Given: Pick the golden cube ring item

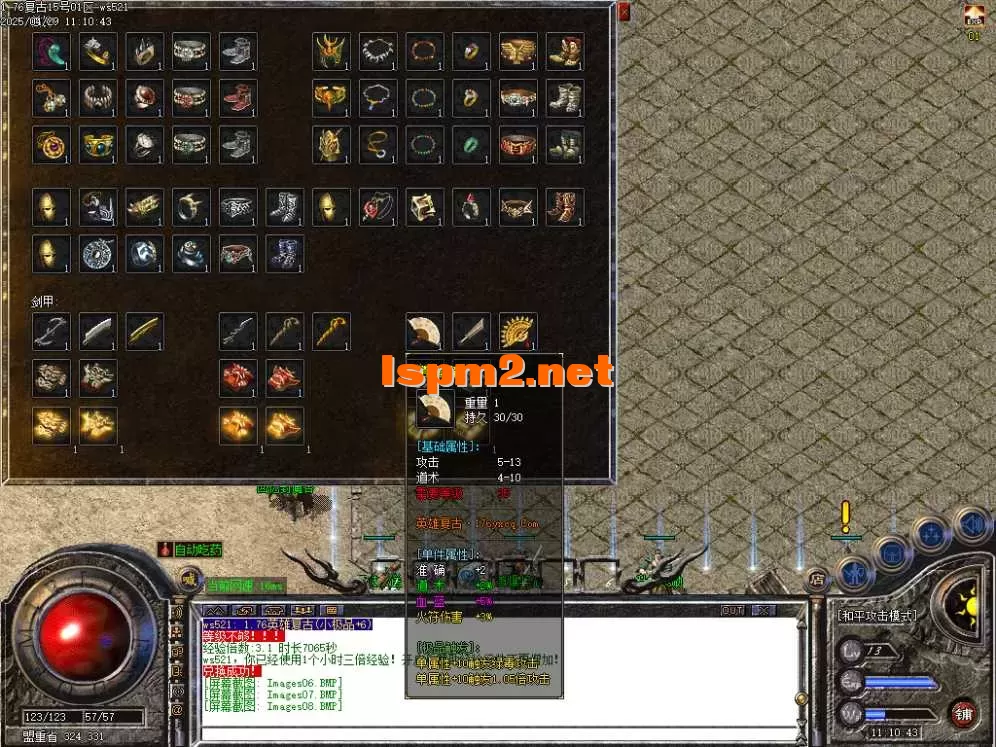Looking at the screenshot, I should pyautogui.click(x=424, y=207).
